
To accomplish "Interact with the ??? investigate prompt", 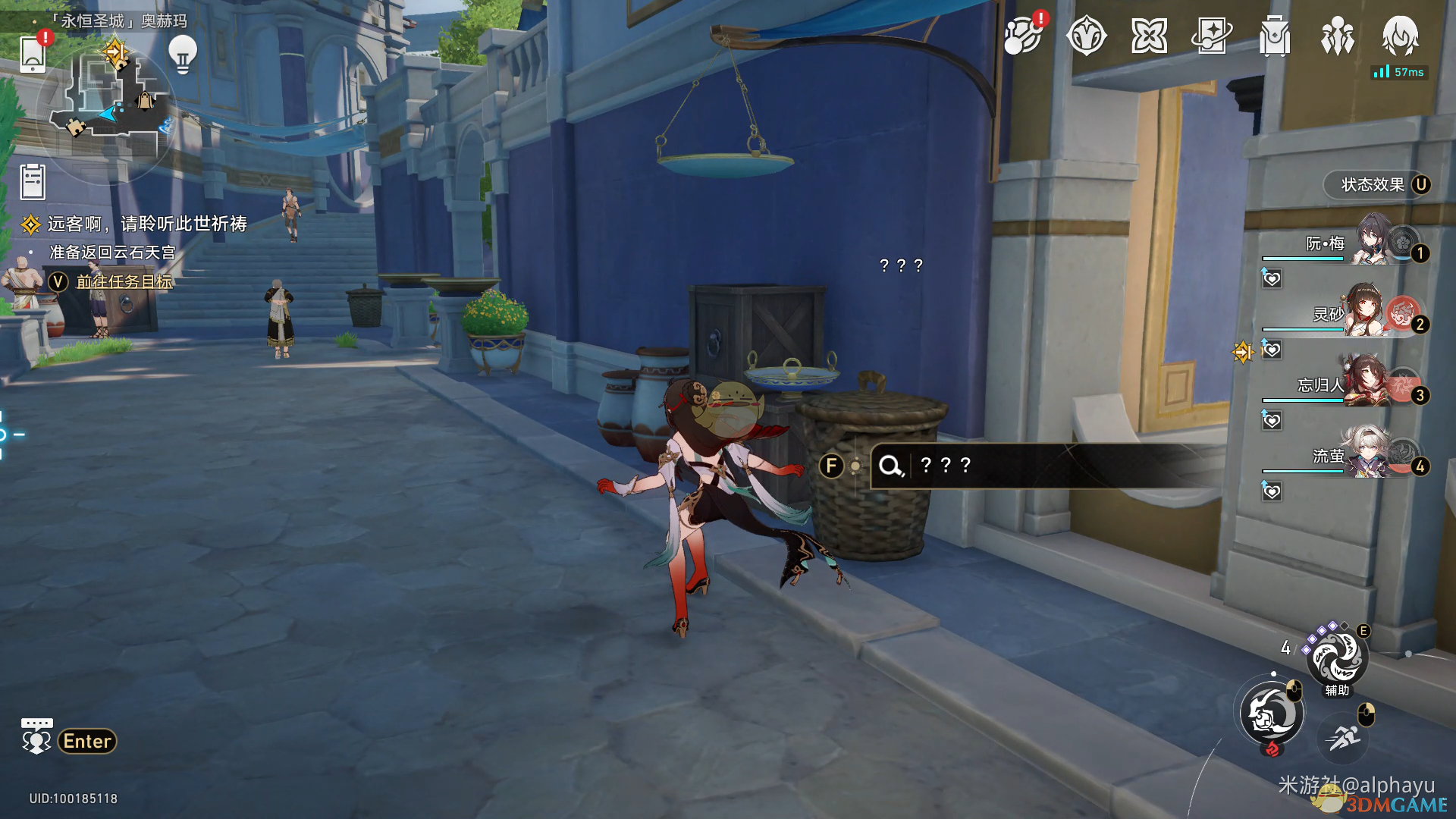I will click(945, 465).
